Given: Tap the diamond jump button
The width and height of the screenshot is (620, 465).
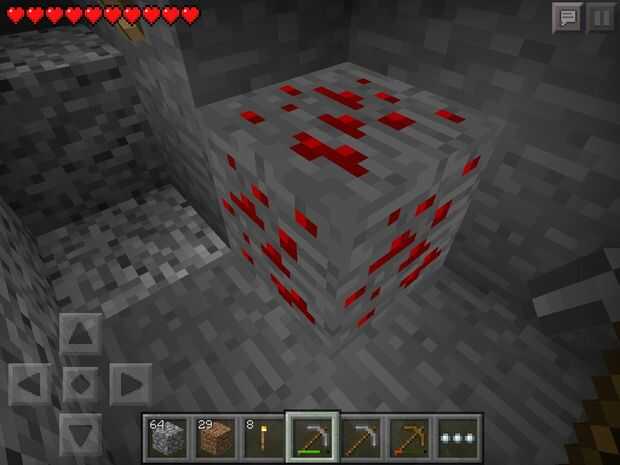Looking at the screenshot, I should coord(80,384).
